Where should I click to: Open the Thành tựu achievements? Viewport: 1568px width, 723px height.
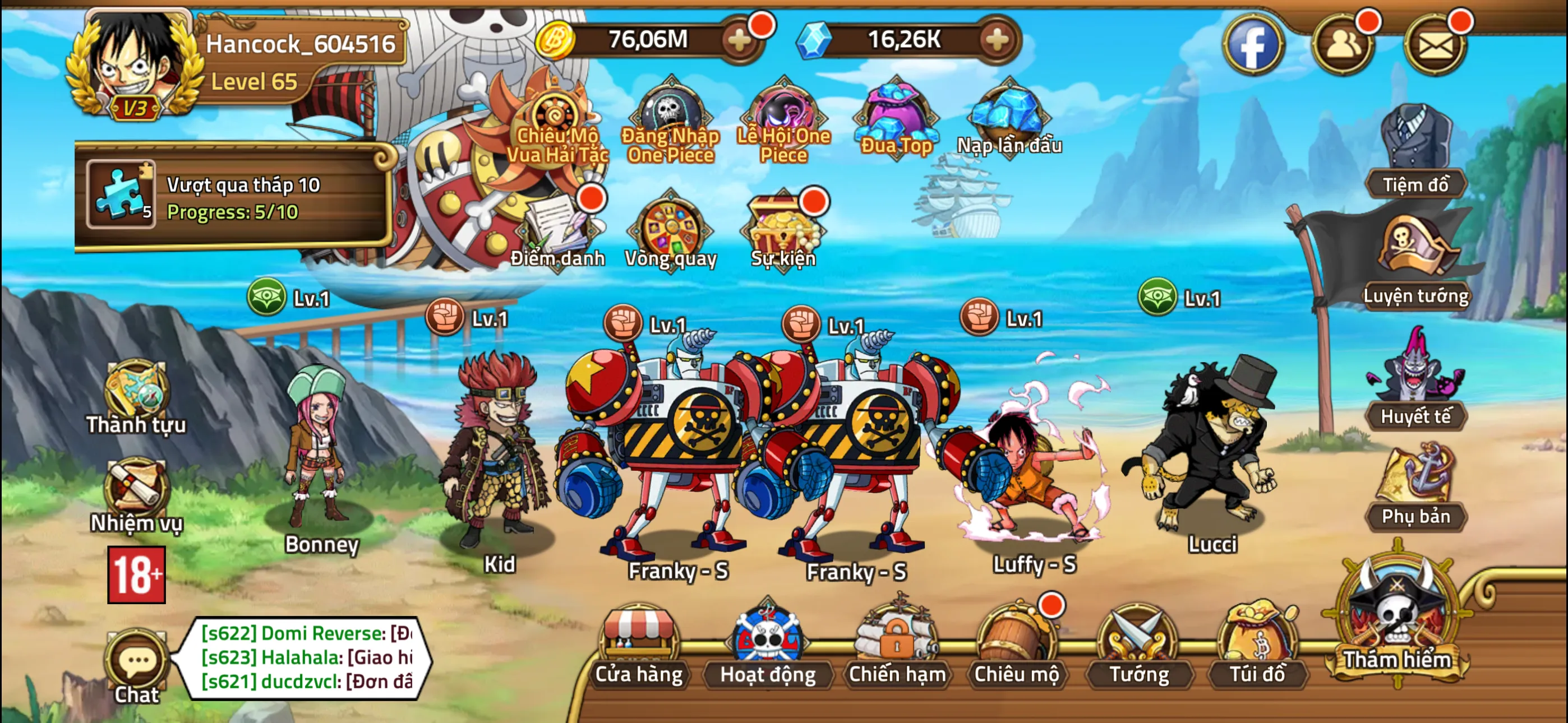pos(136,396)
